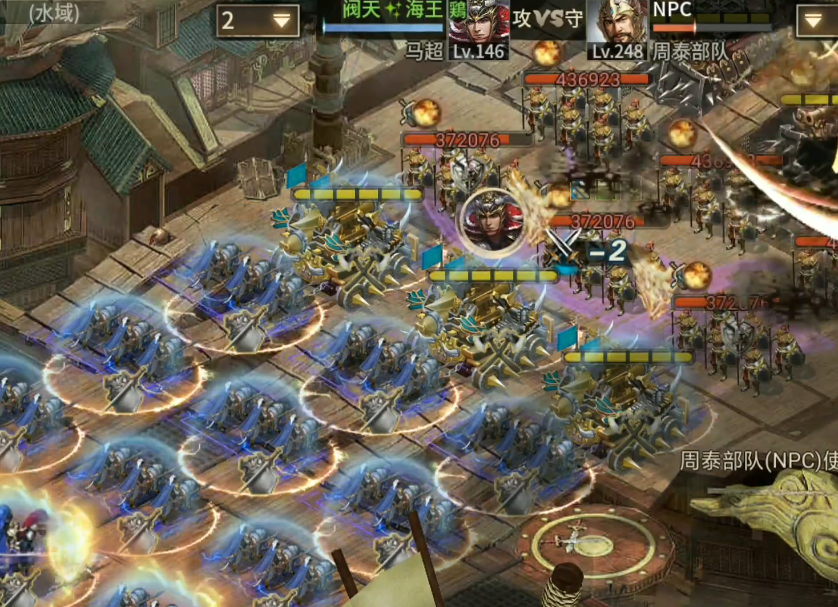Open the dropdown showing number 2
Screen dimensions: 838x607
pos(258,20)
